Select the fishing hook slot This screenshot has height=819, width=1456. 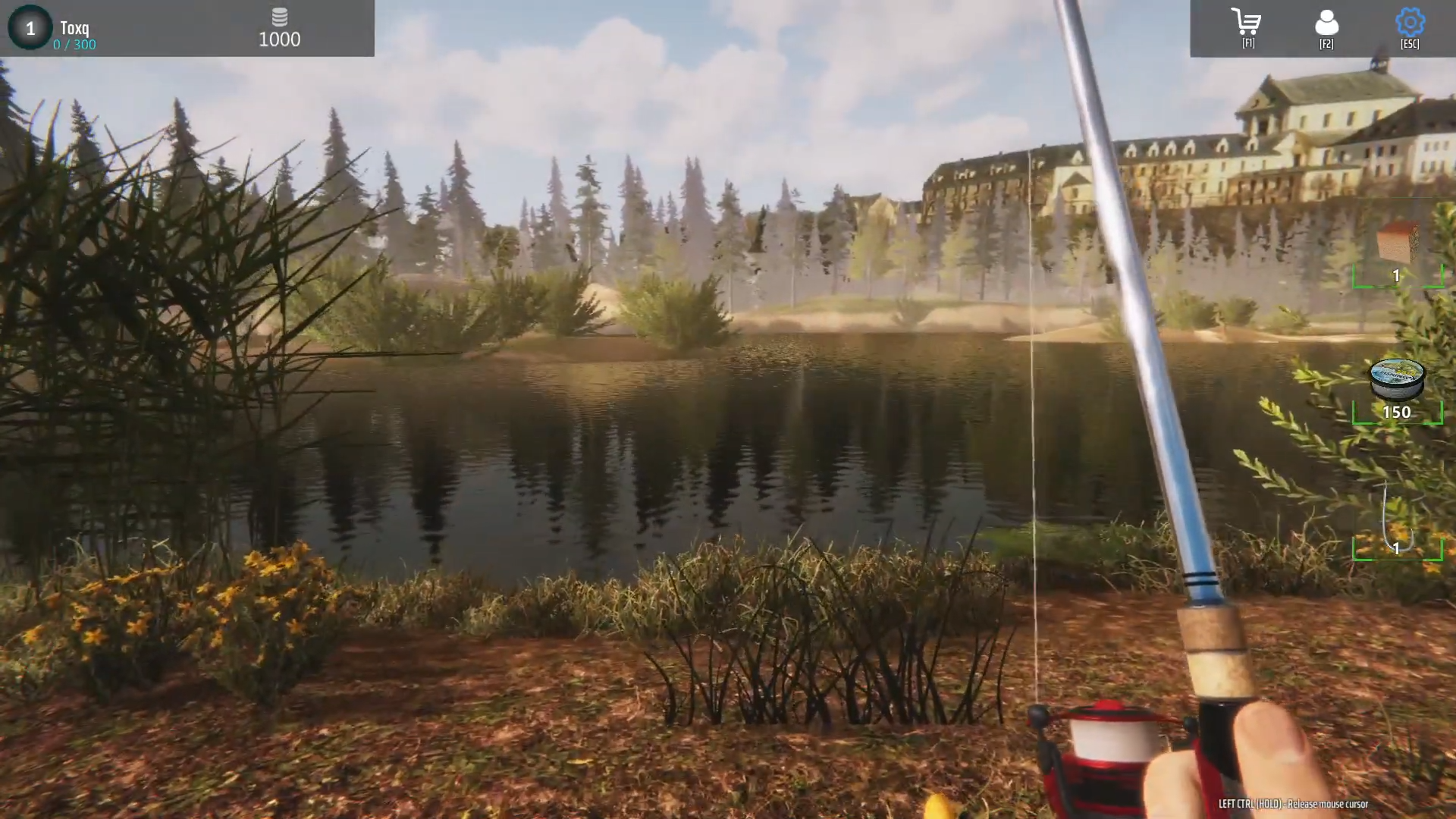(x=1397, y=523)
